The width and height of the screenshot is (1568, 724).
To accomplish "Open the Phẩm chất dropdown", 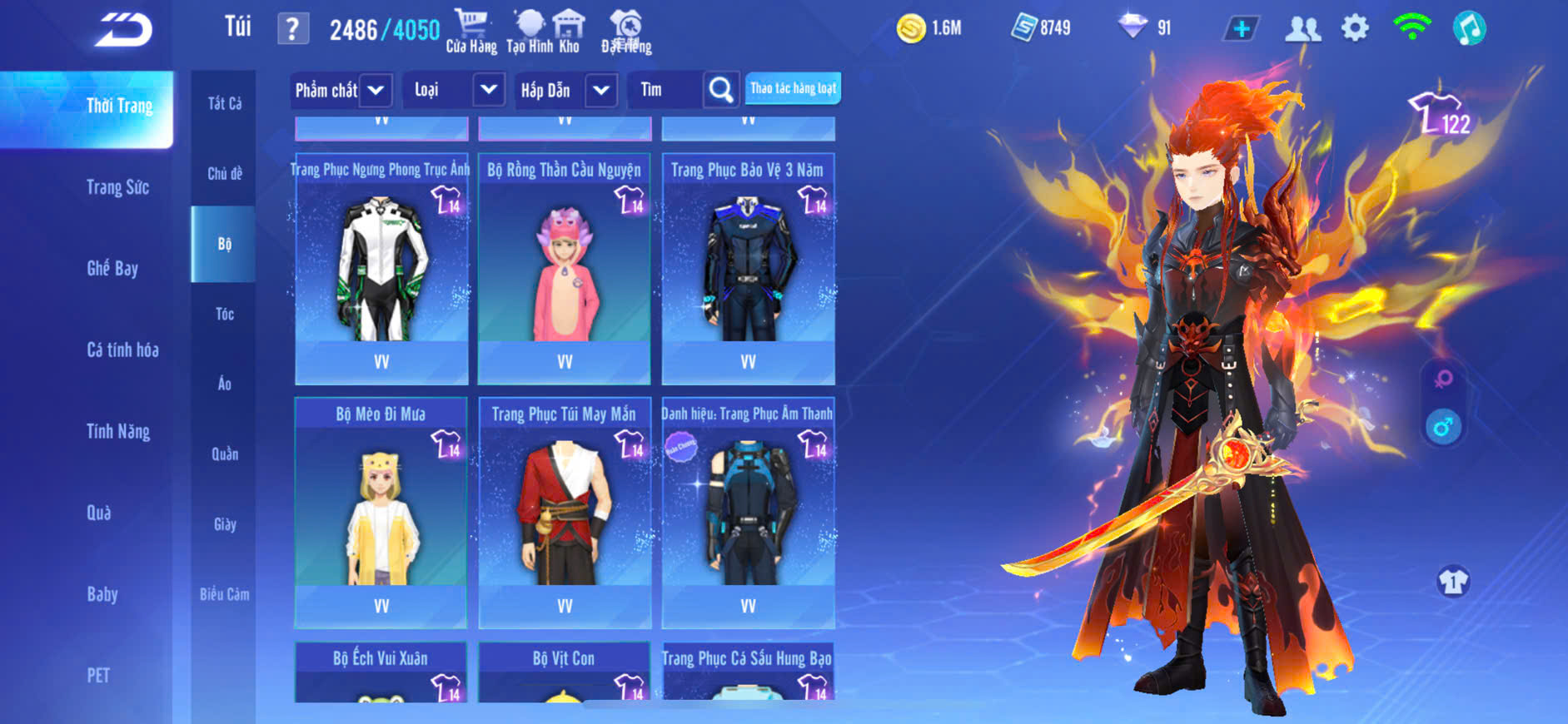I will pyautogui.click(x=376, y=90).
